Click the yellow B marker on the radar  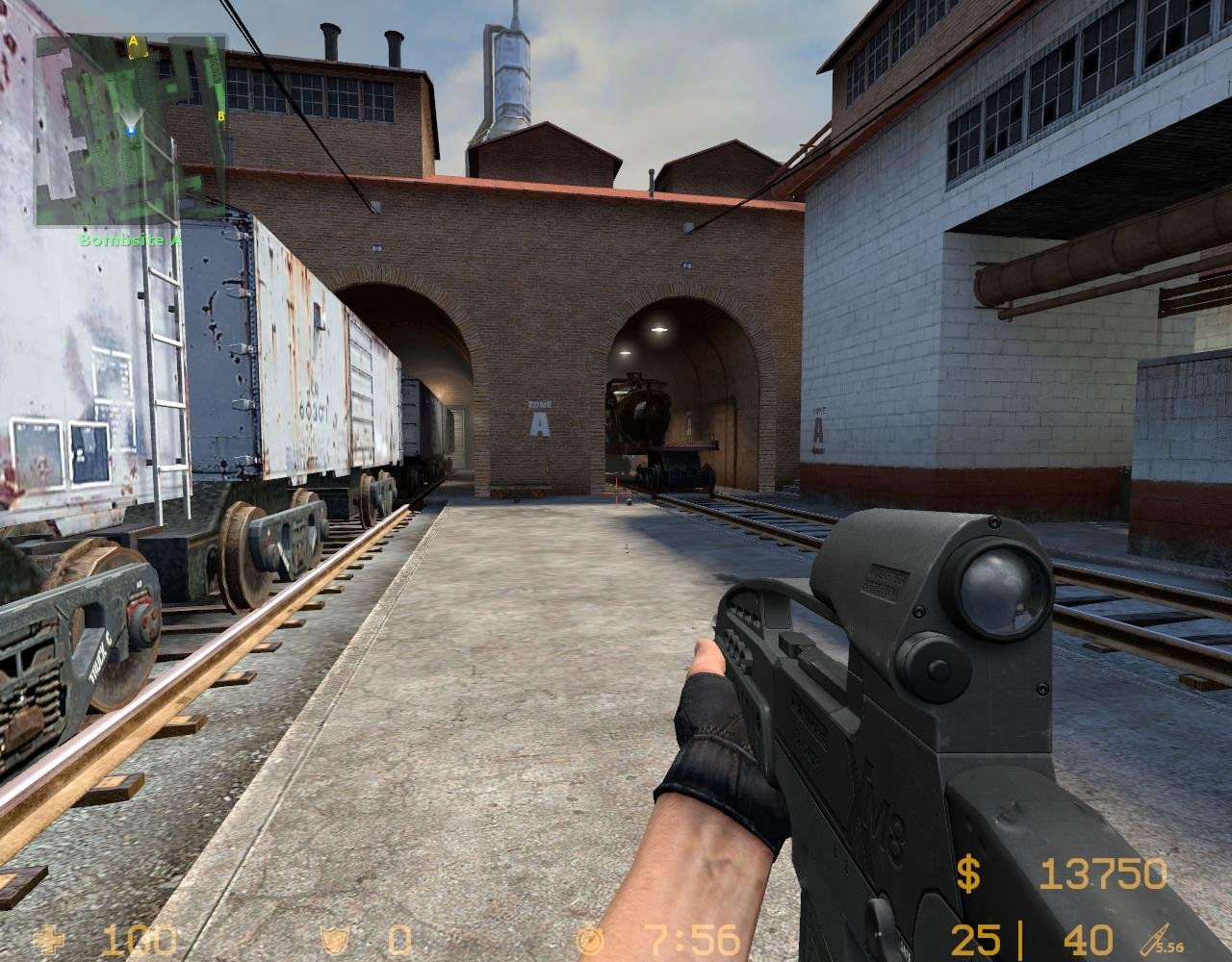(222, 115)
